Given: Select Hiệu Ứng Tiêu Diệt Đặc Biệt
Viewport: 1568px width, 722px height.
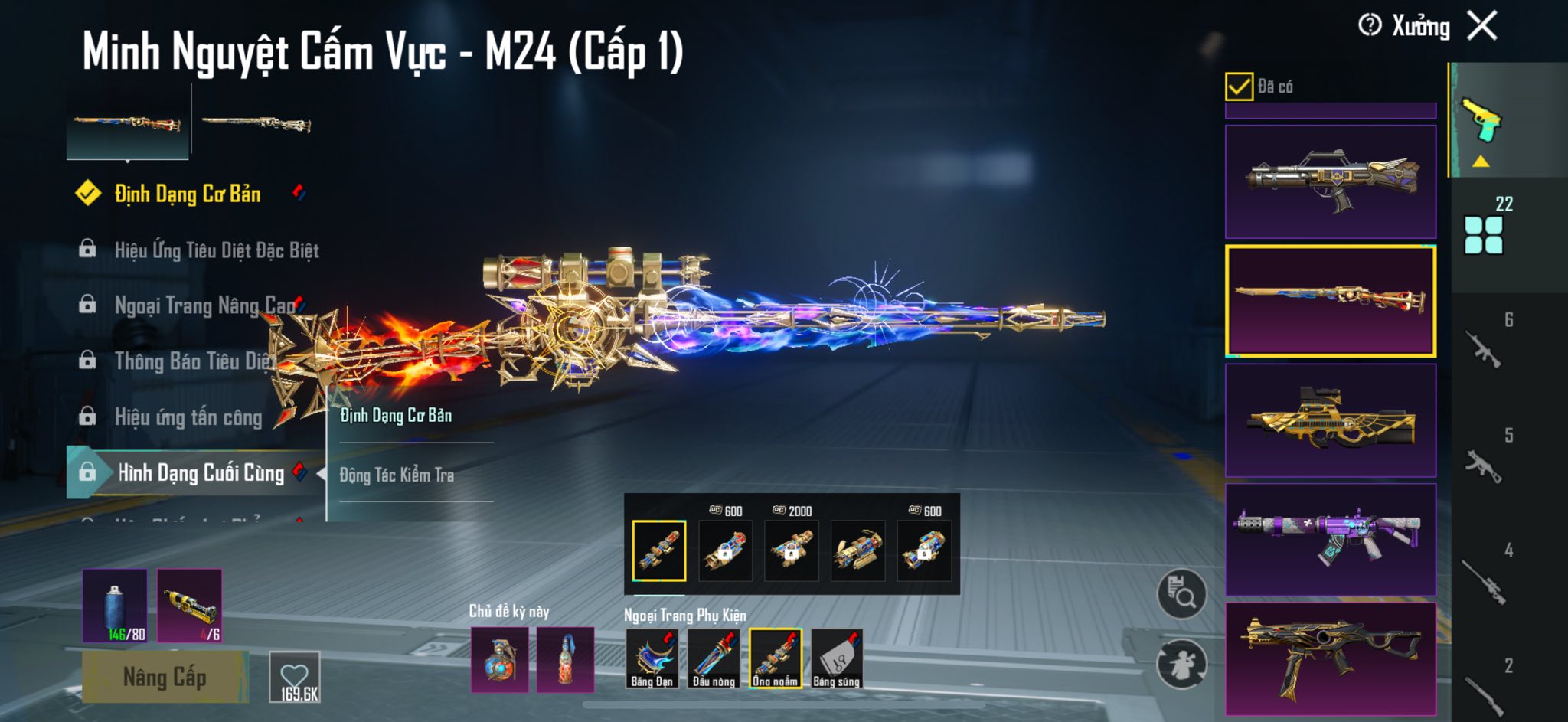Looking at the screenshot, I should point(216,250).
